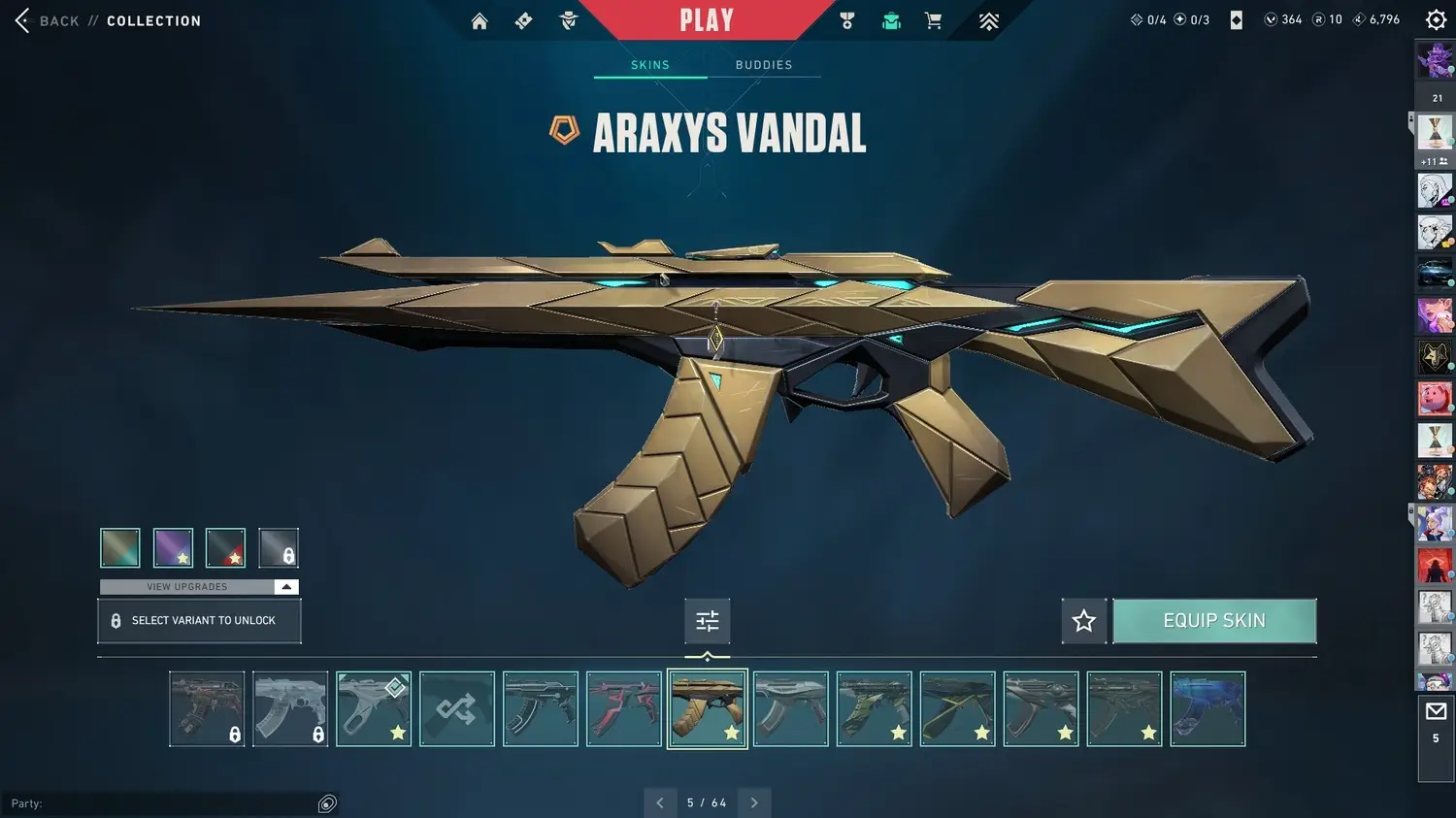The height and width of the screenshot is (818, 1456).
Task: Choose the locked grey variant swatch
Action: point(279,548)
